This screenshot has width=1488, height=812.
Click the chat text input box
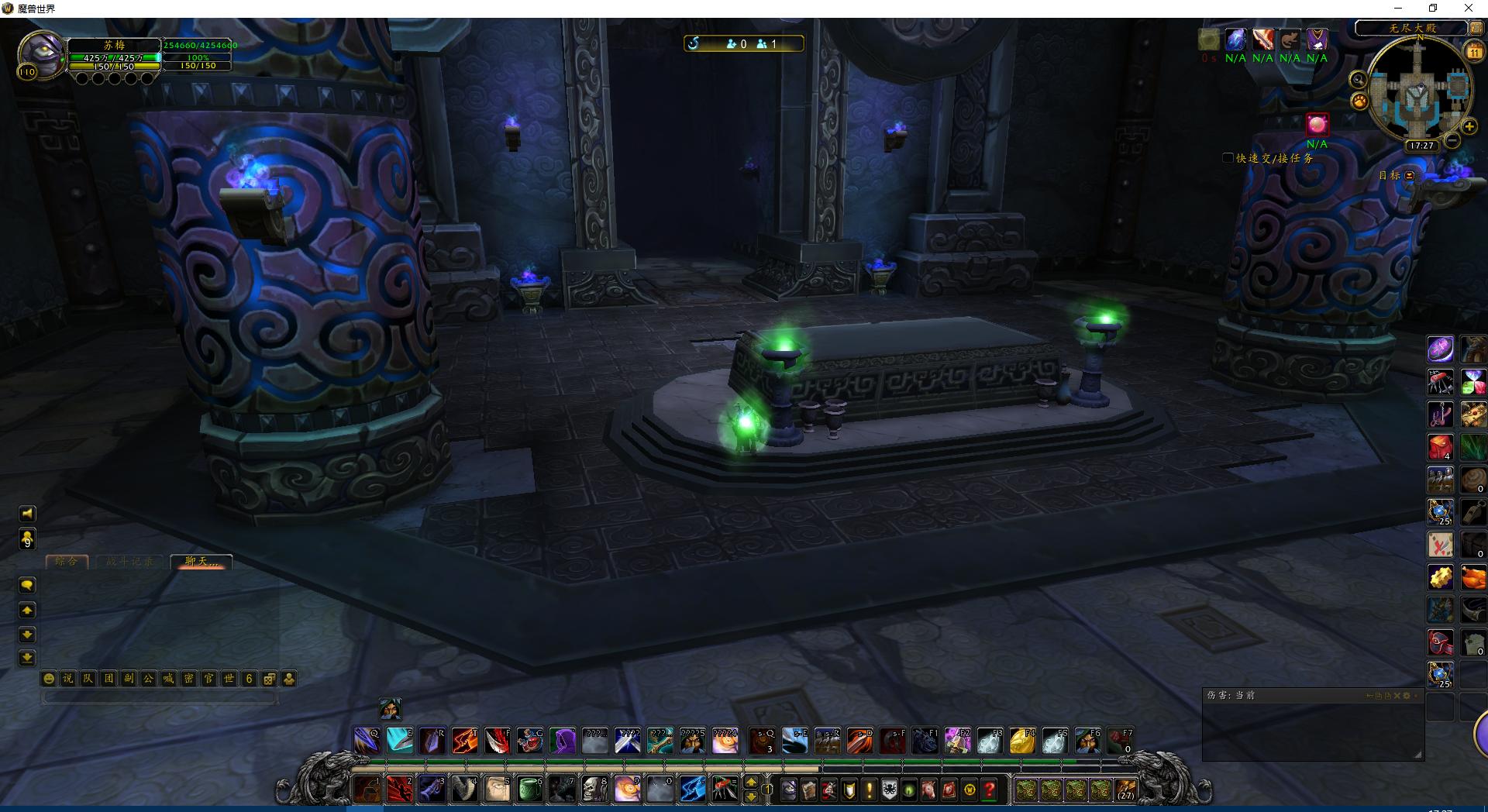coord(160,697)
